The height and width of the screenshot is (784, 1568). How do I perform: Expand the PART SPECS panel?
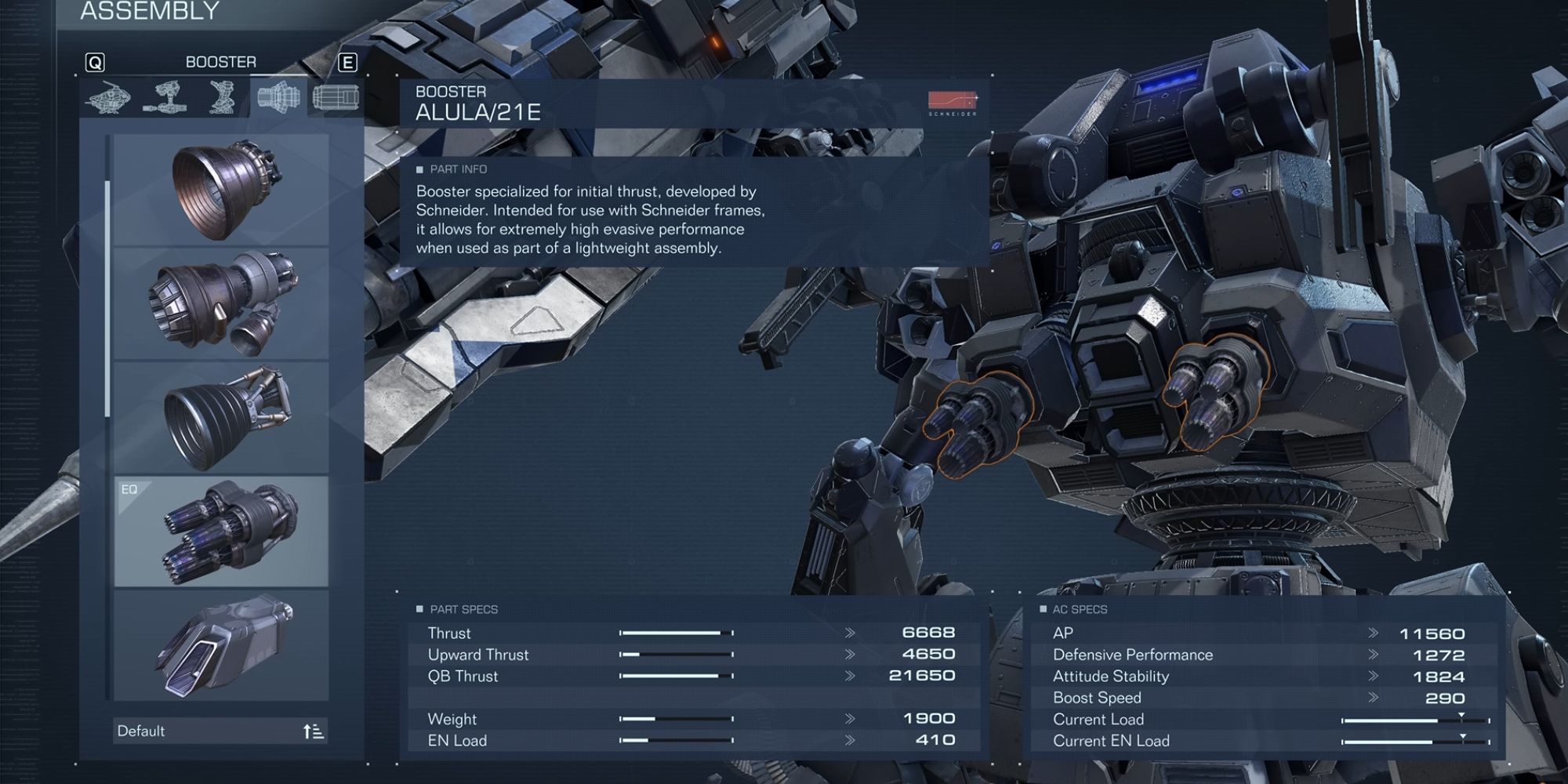(459, 608)
